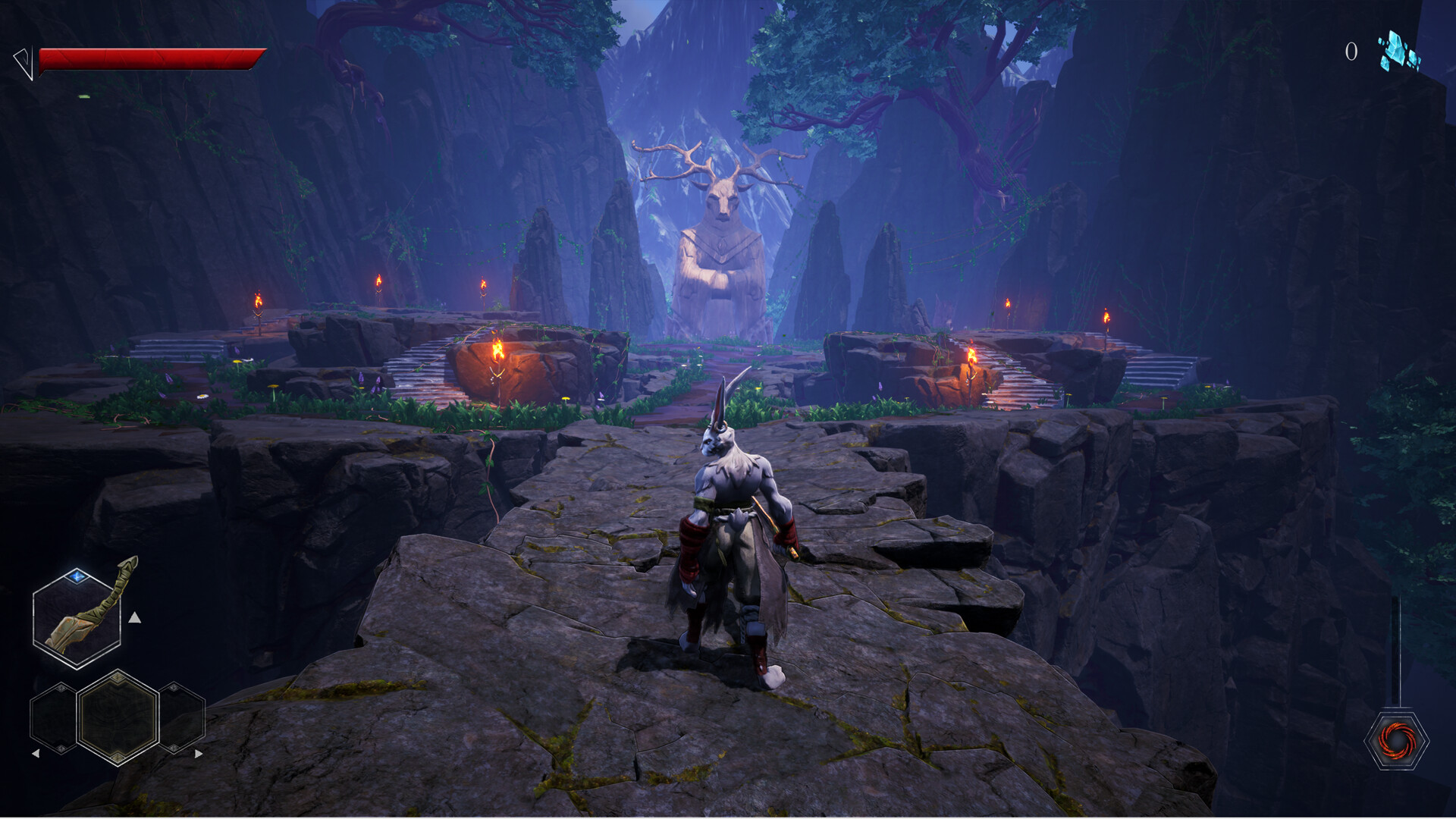Click the crystal currency icon

(x=1396, y=53)
